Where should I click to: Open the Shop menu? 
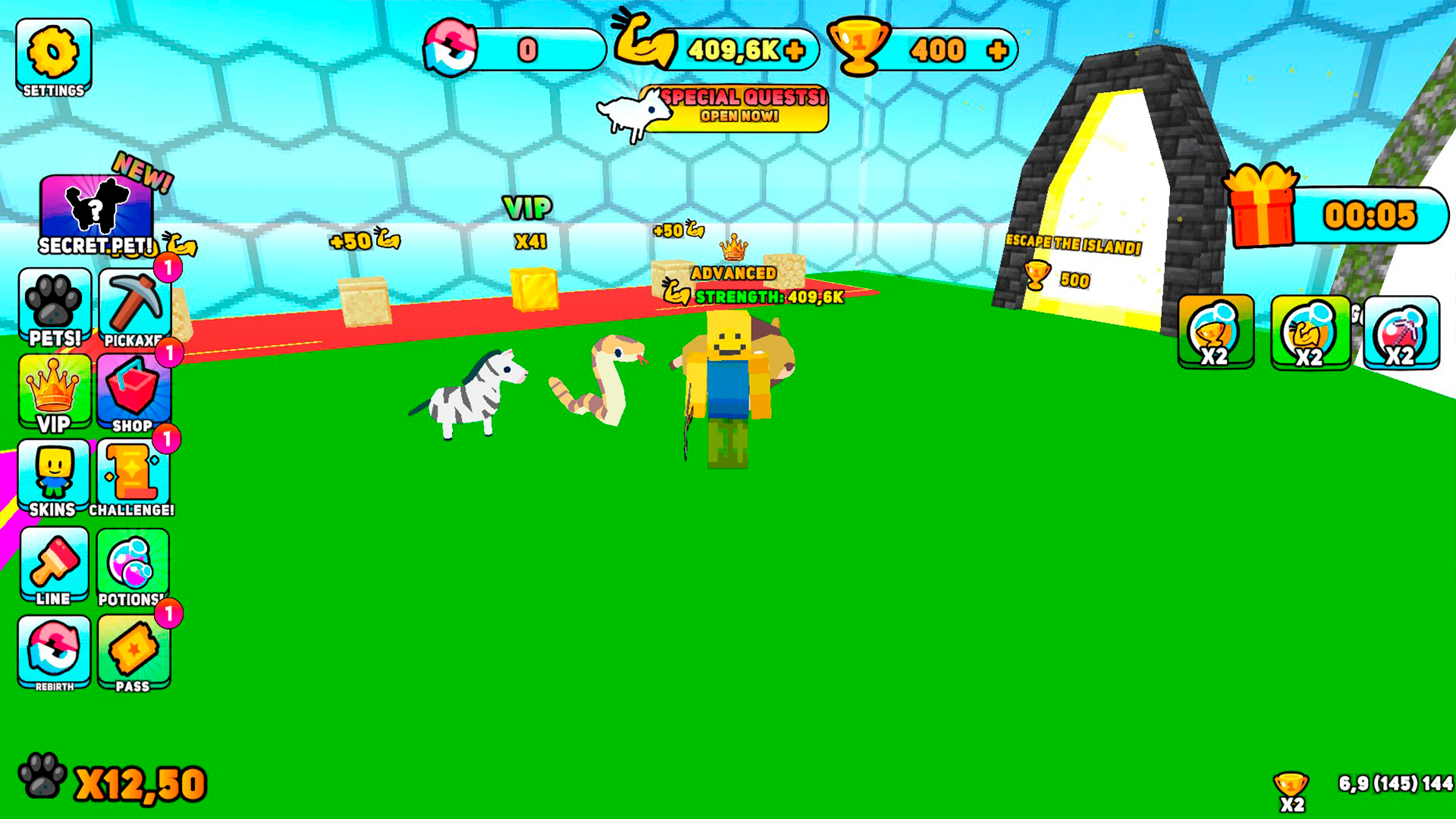[133, 391]
